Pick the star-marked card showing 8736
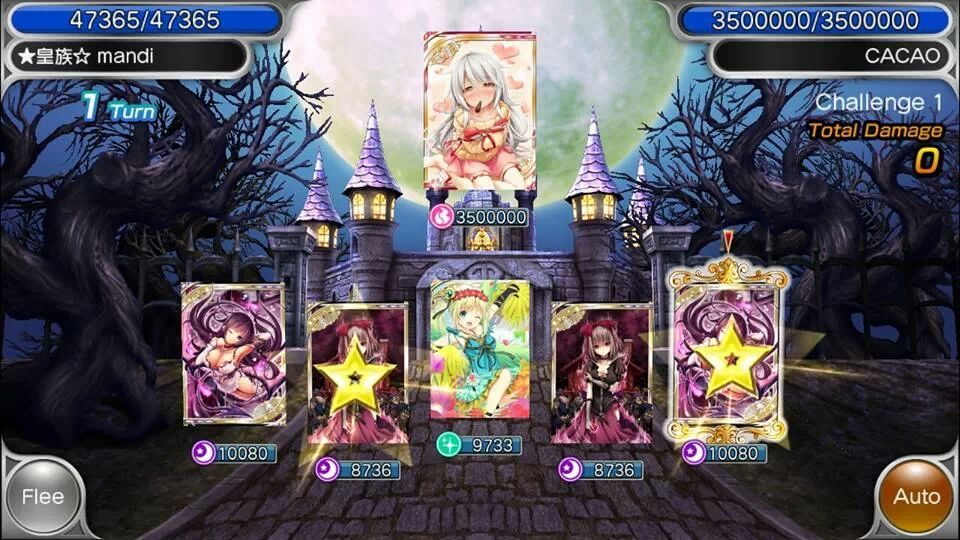 [x=358, y=374]
